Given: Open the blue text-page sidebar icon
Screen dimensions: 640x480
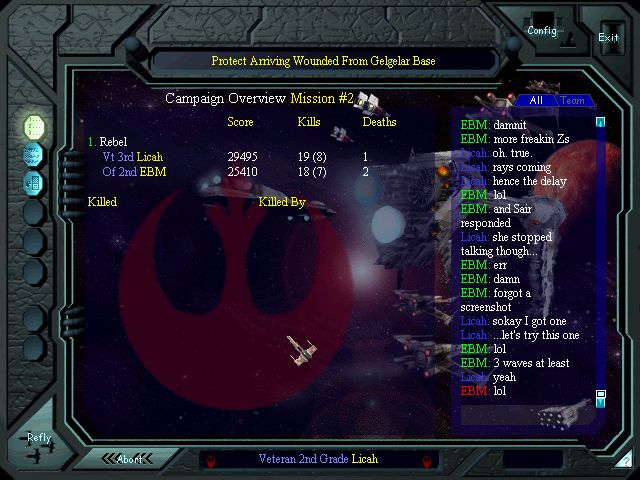Looking at the screenshot, I should click(x=34, y=154).
